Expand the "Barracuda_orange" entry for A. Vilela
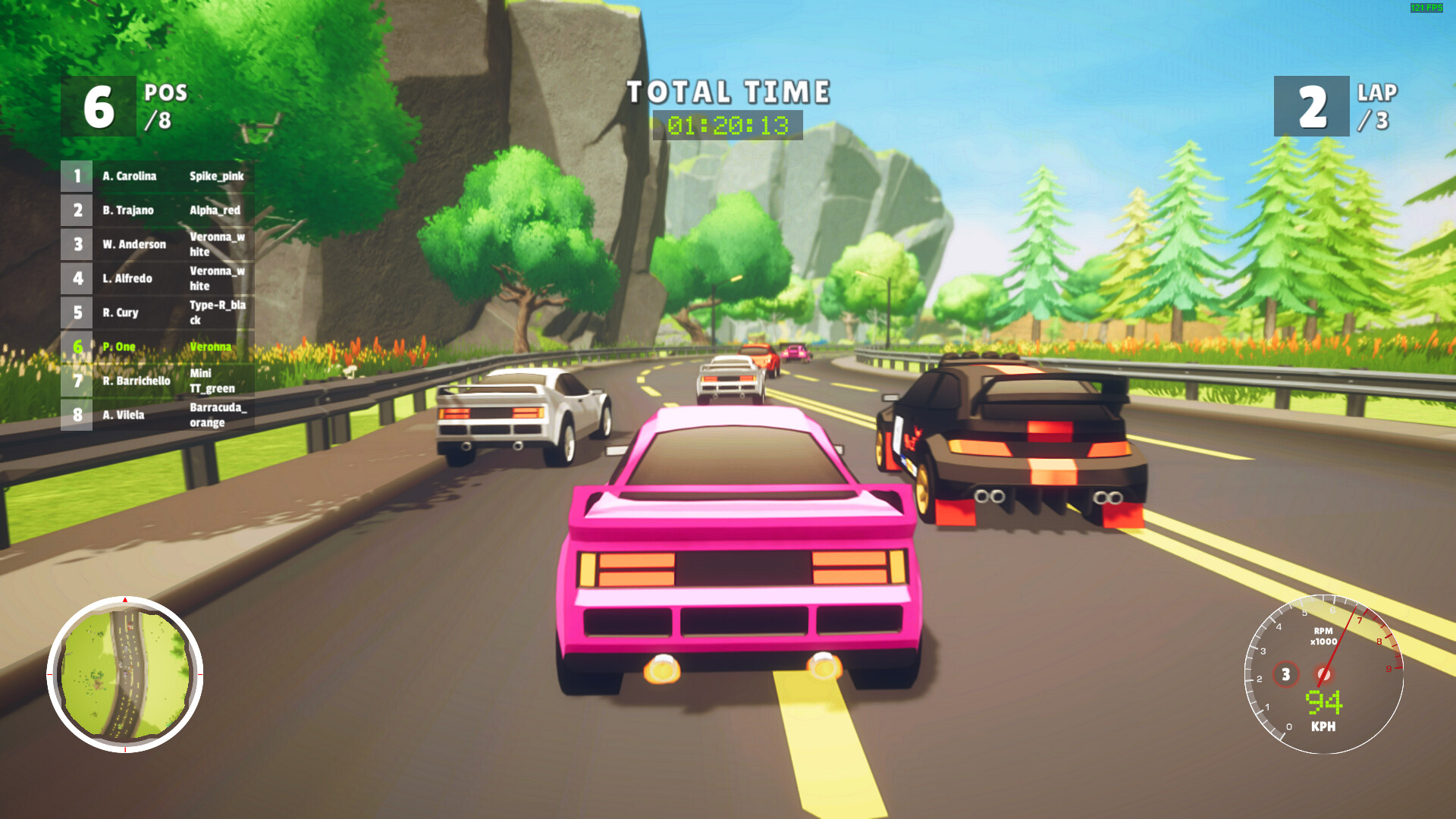 tap(220, 416)
